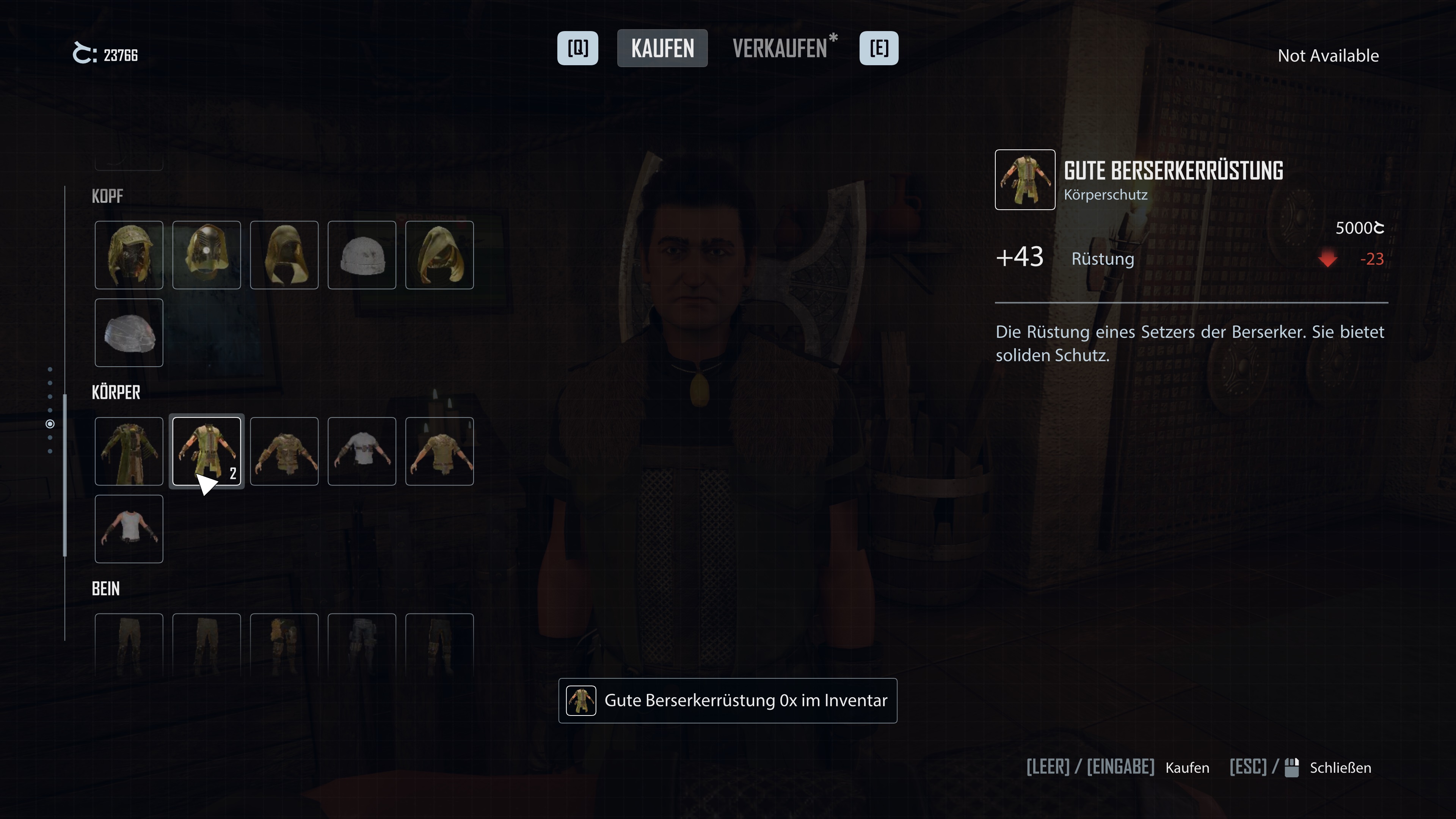Select the grey bandage wrap cap
Image resolution: width=1456 pixels, height=819 pixels.
[x=129, y=333]
